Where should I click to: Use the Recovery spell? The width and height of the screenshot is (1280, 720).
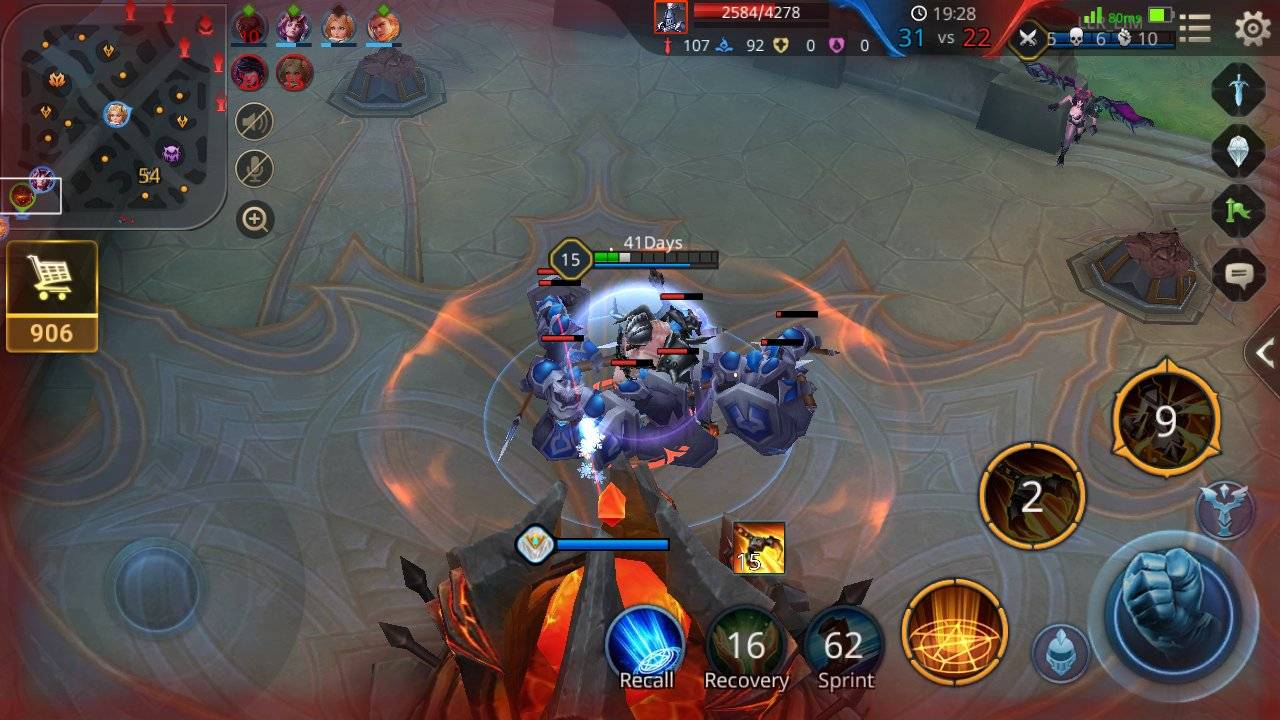tap(746, 645)
